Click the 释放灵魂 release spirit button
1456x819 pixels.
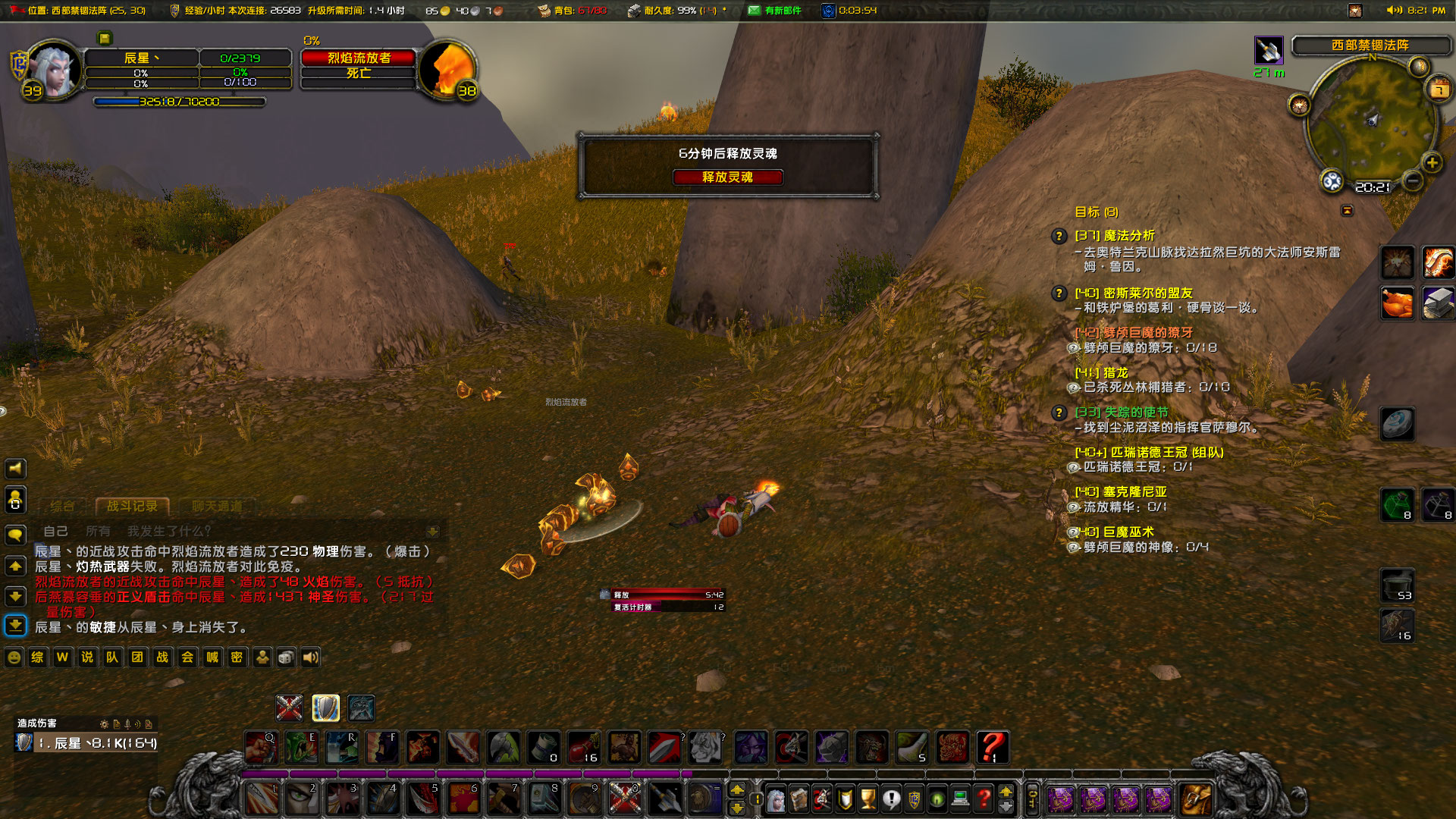729,177
